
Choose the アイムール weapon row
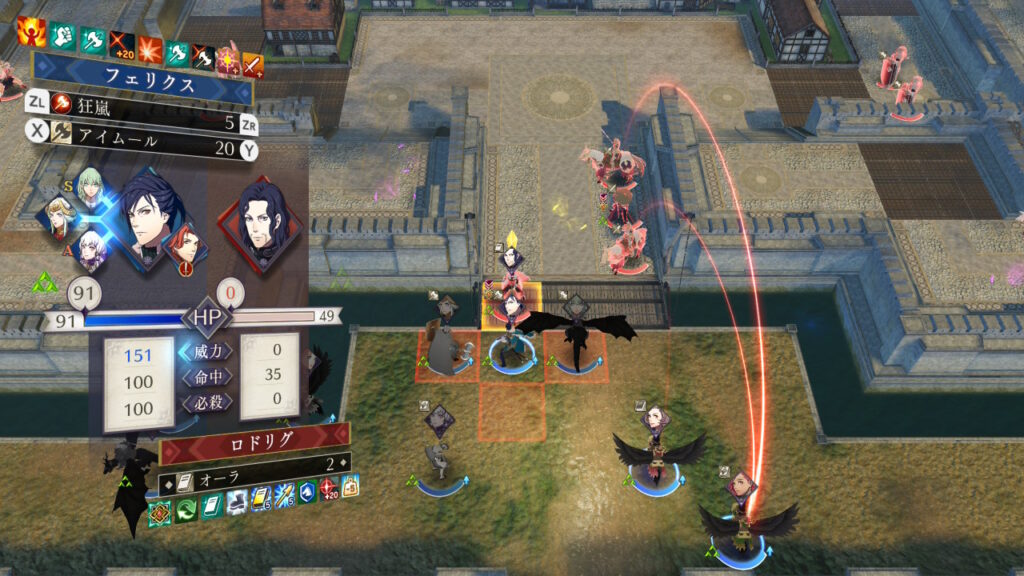pos(140,150)
